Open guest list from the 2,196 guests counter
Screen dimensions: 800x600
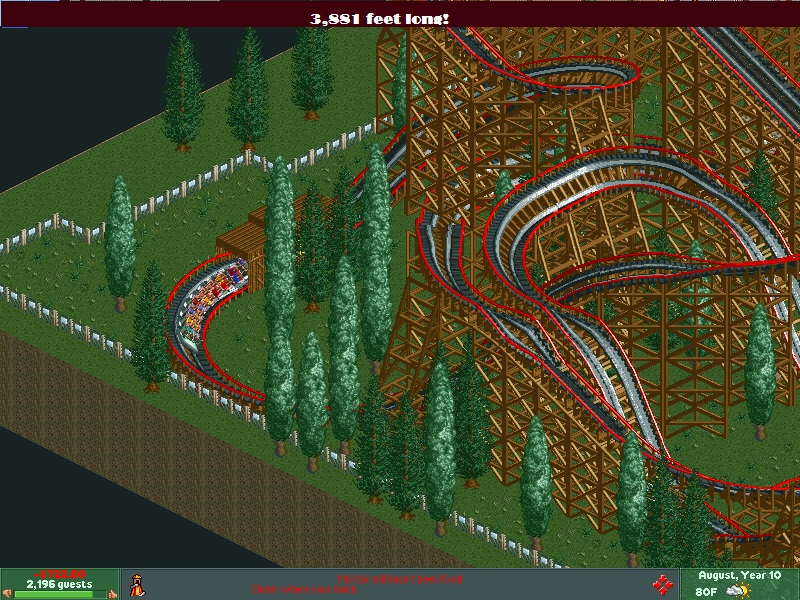(x=59, y=584)
